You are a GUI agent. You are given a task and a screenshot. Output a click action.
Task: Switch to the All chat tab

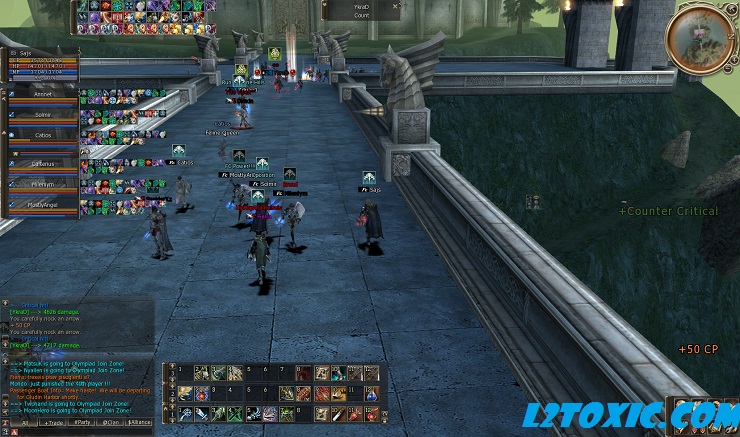24,423
